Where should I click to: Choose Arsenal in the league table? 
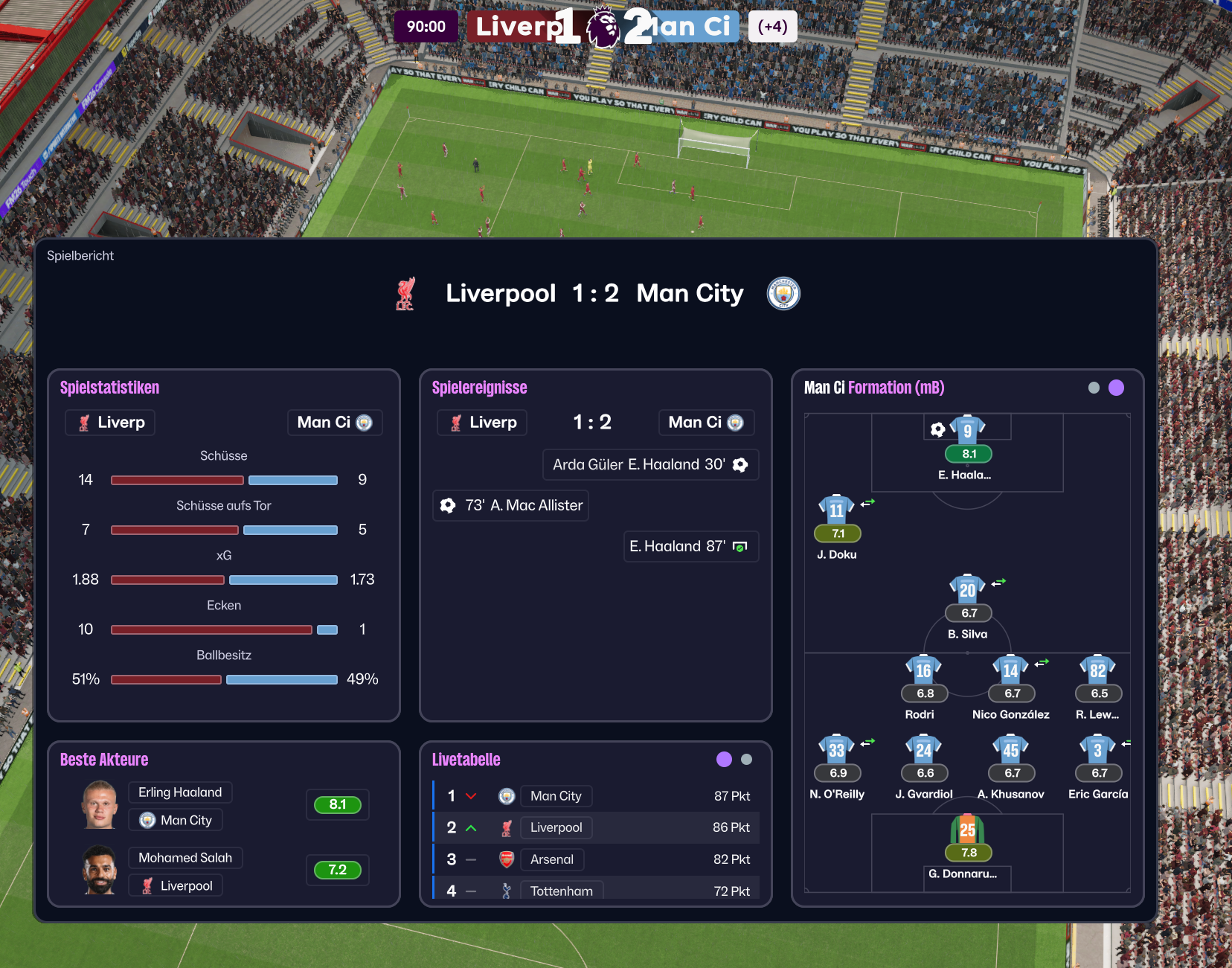point(551,859)
